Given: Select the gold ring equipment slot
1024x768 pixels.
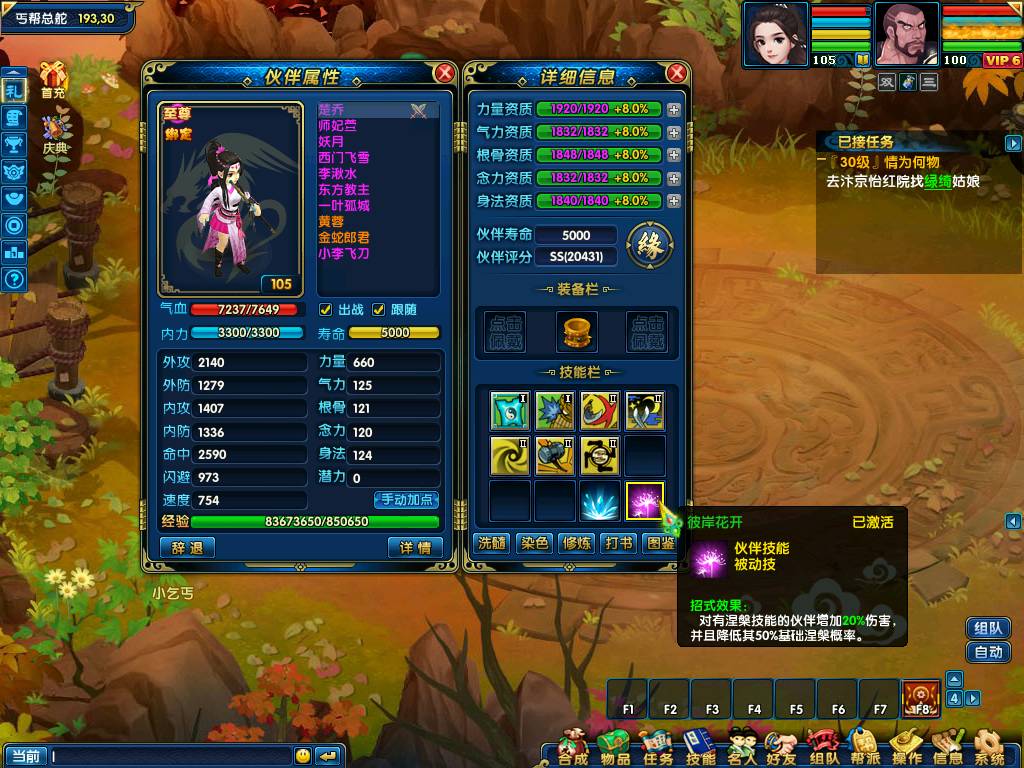Looking at the screenshot, I should pos(575,331).
